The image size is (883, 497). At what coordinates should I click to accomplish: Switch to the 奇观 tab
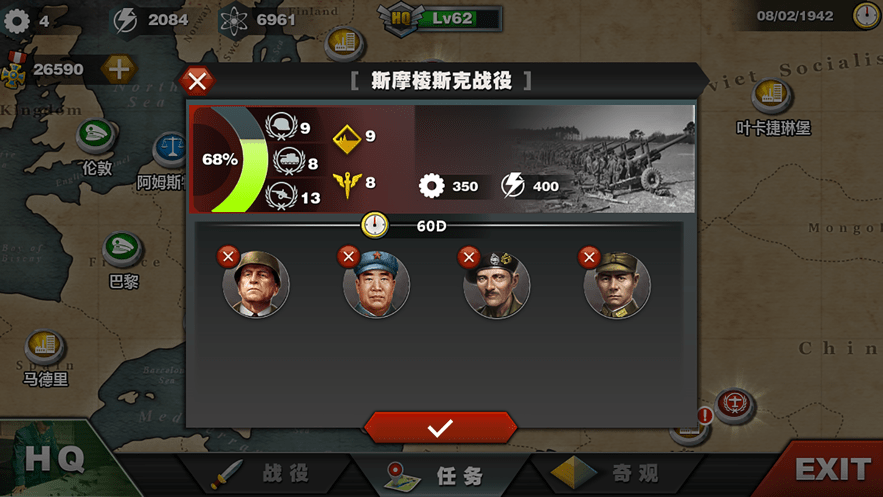coord(610,473)
